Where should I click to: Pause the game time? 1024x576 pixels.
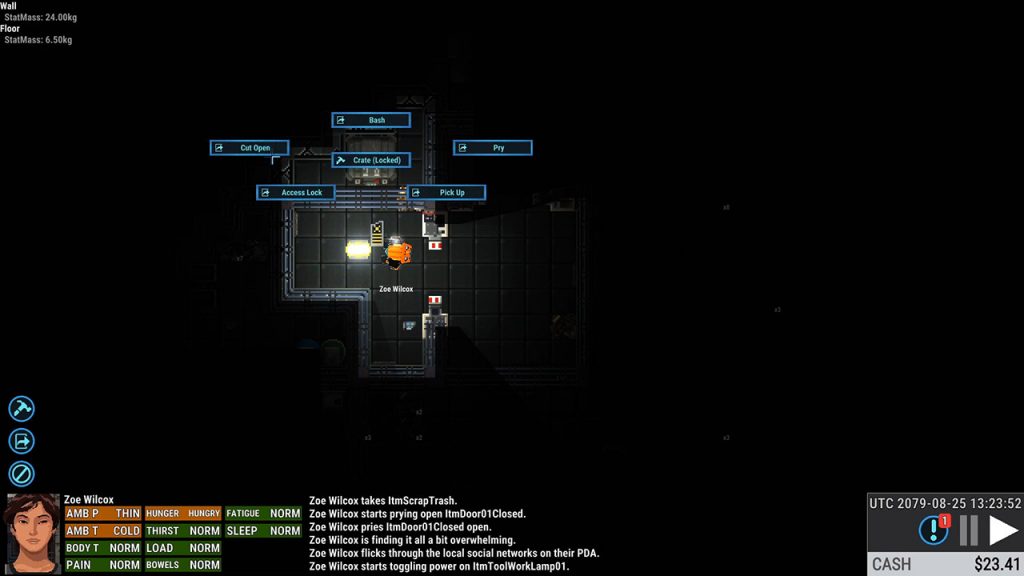pyautogui.click(x=968, y=530)
